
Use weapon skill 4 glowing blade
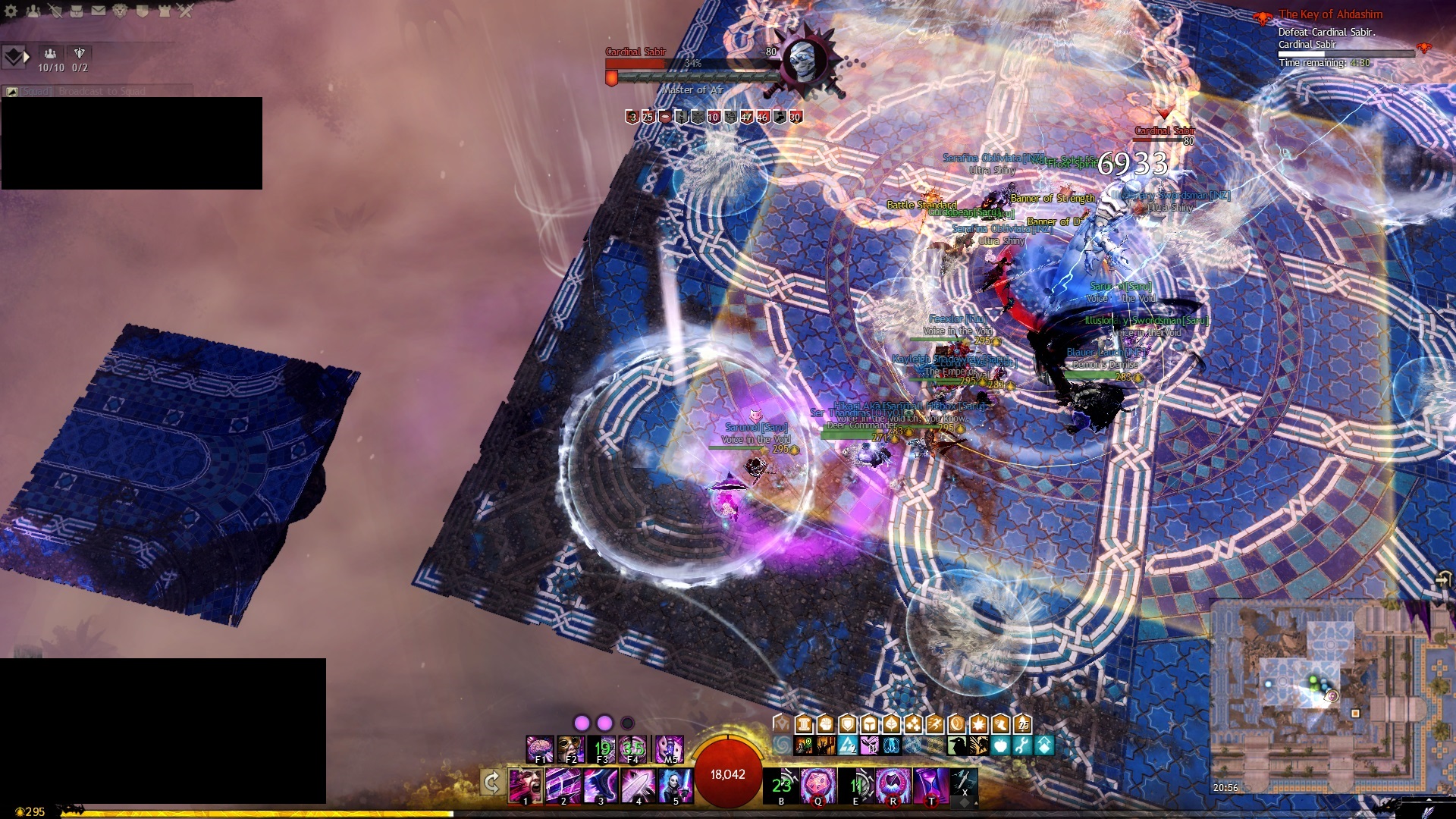pos(639,785)
